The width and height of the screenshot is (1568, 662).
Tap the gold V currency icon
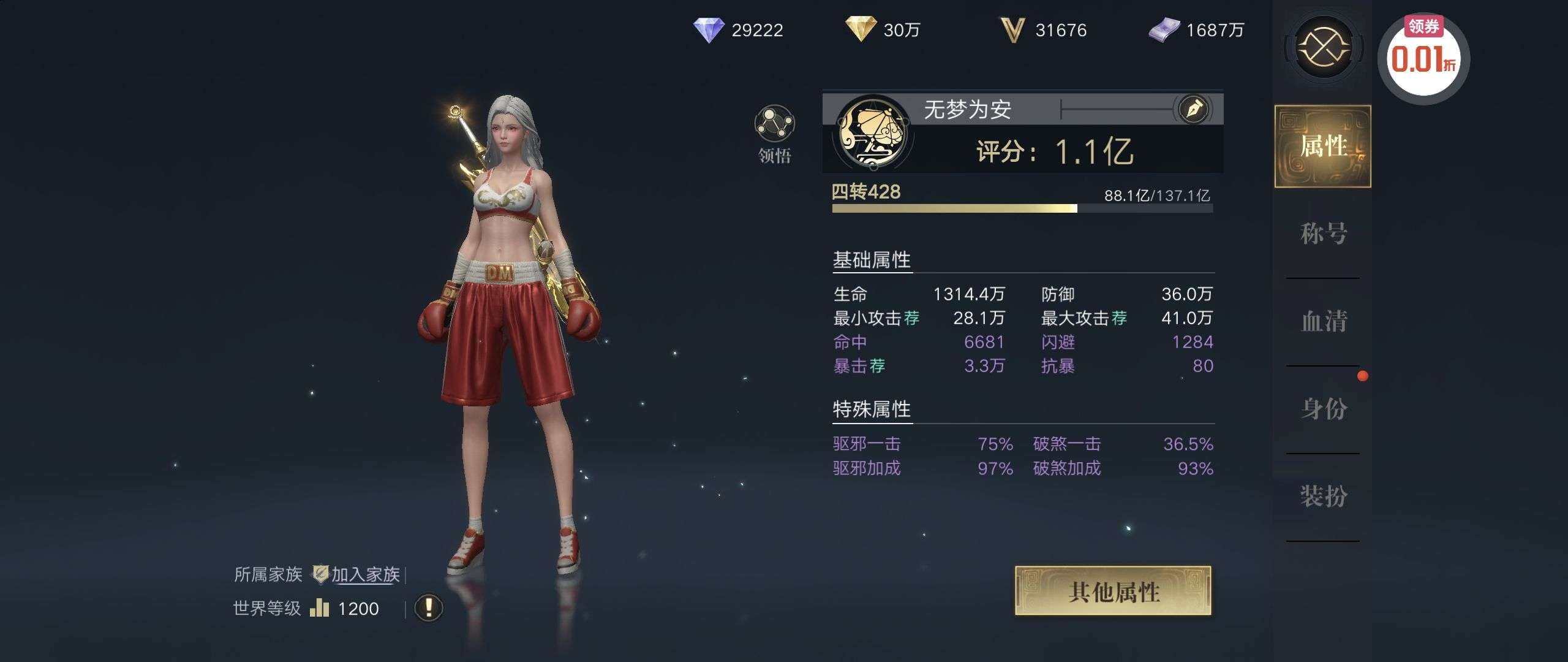pos(1012,29)
